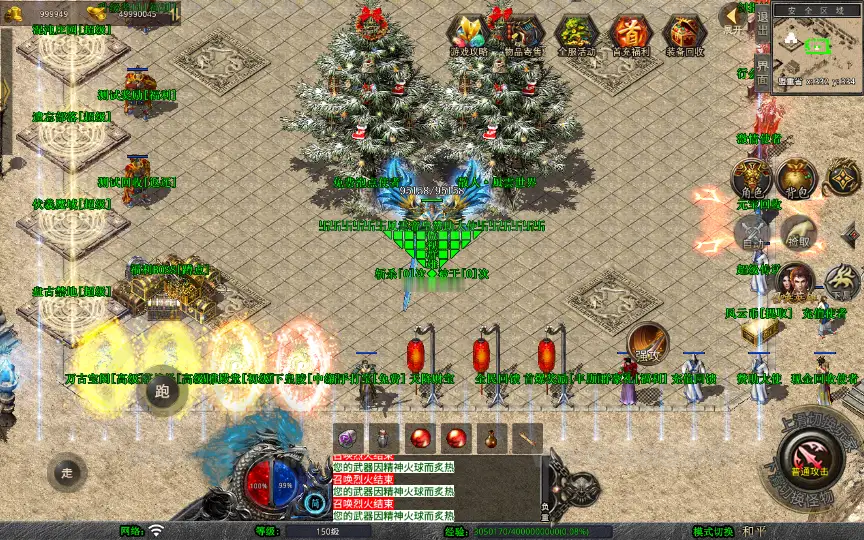The image size is (864, 540).
Task: Open the 全服活动 server events icon
Action: tap(575, 34)
